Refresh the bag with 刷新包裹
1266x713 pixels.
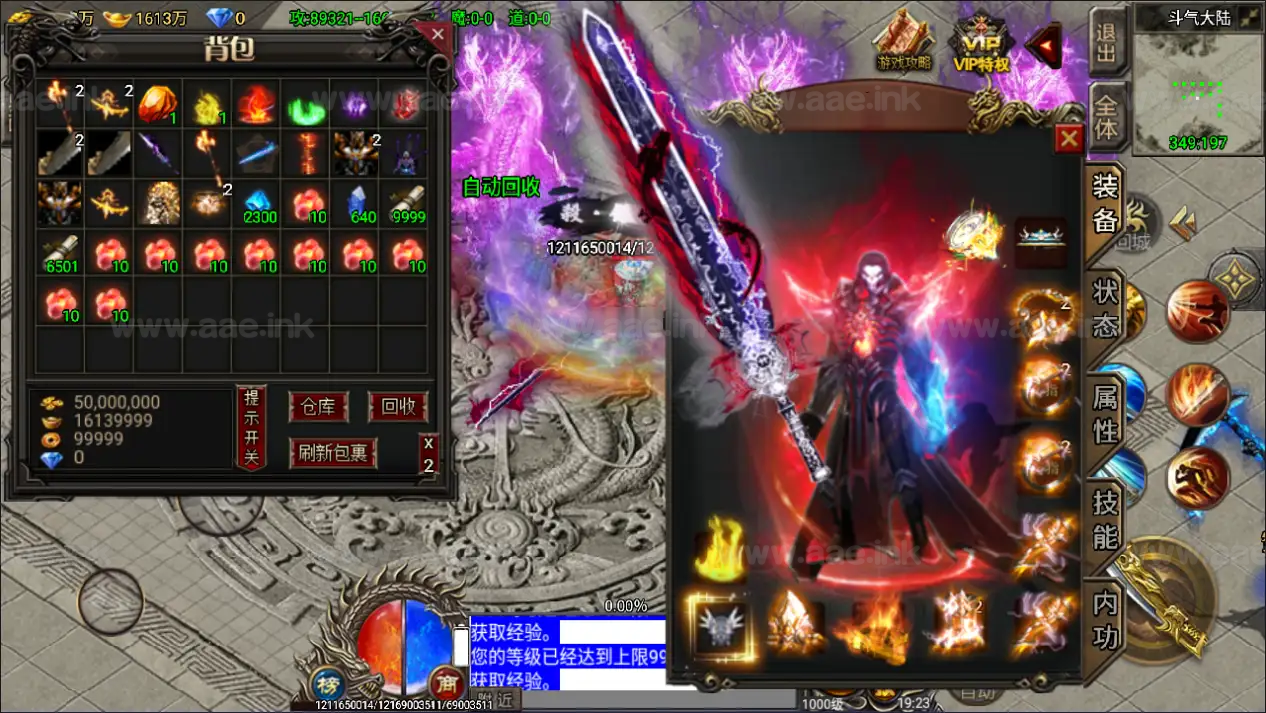332,453
